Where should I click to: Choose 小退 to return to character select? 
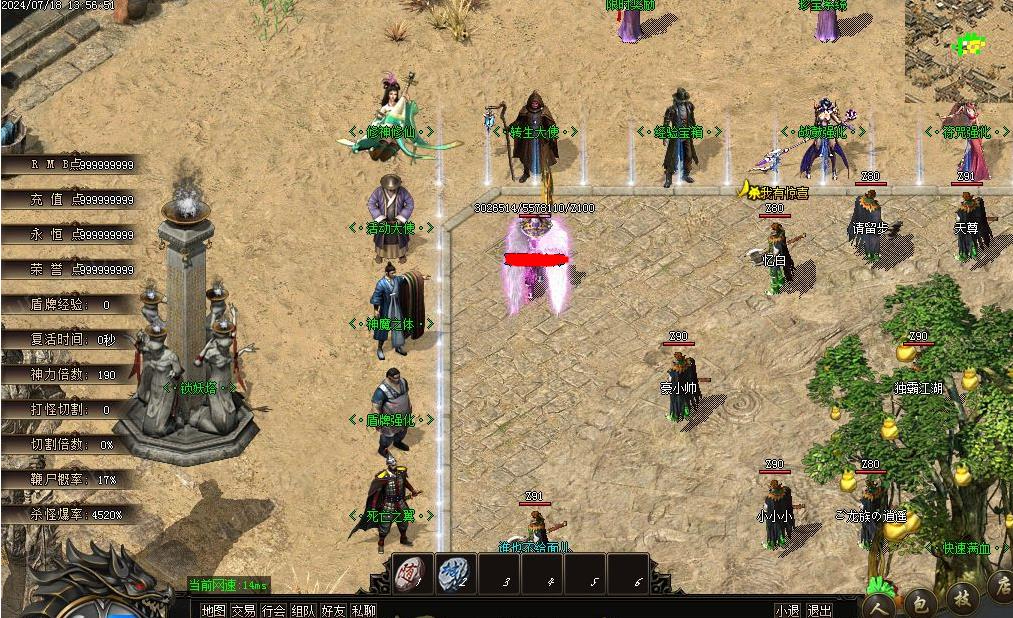pyautogui.click(x=787, y=610)
